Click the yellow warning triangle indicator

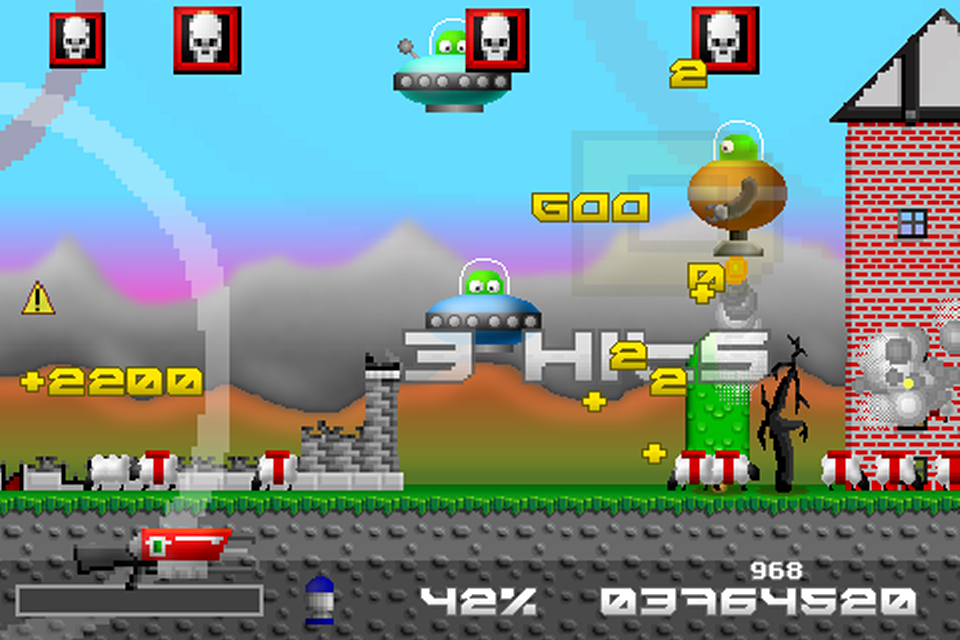[38, 298]
